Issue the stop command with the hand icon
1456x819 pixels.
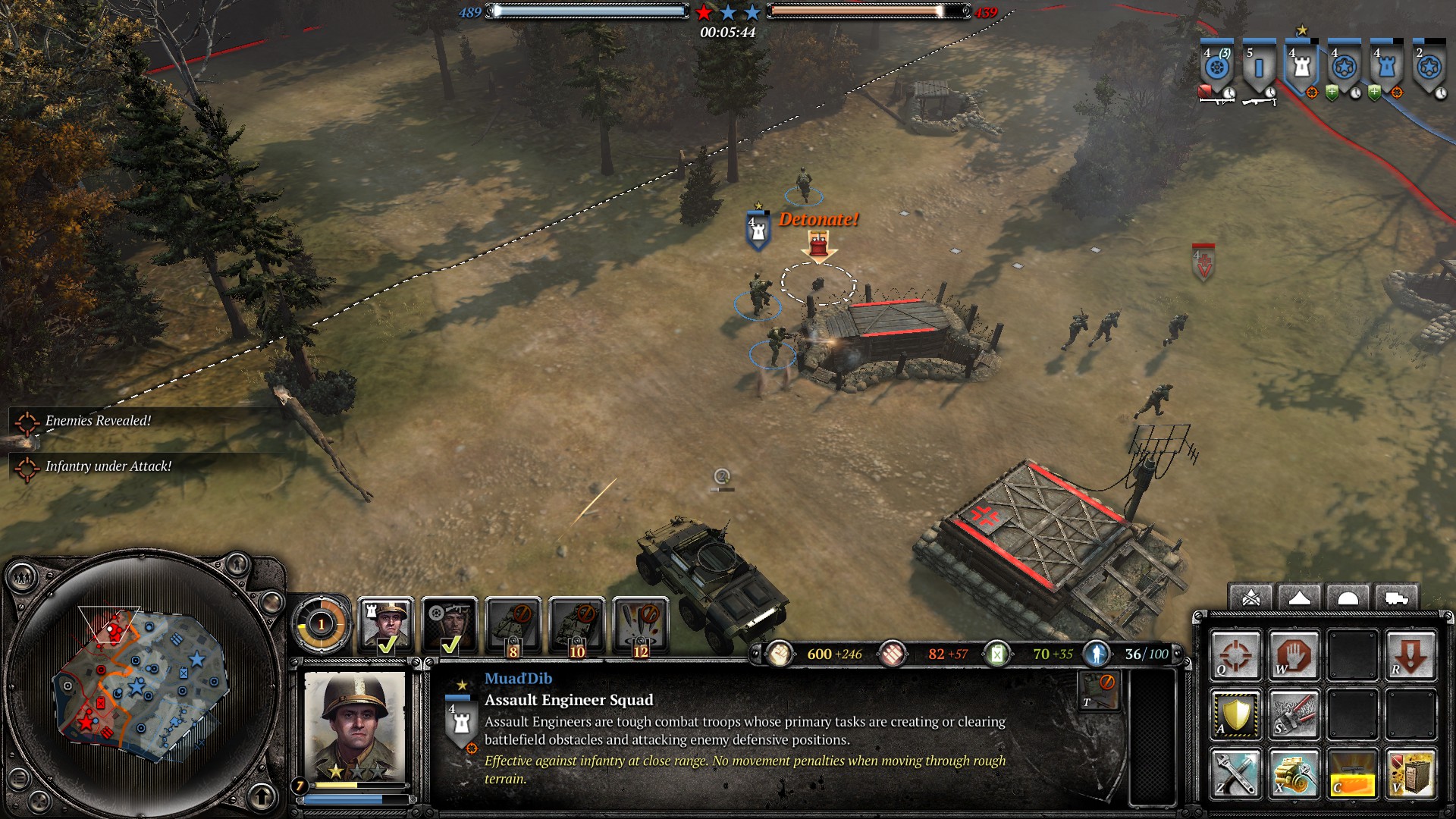tap(1294, 655)
